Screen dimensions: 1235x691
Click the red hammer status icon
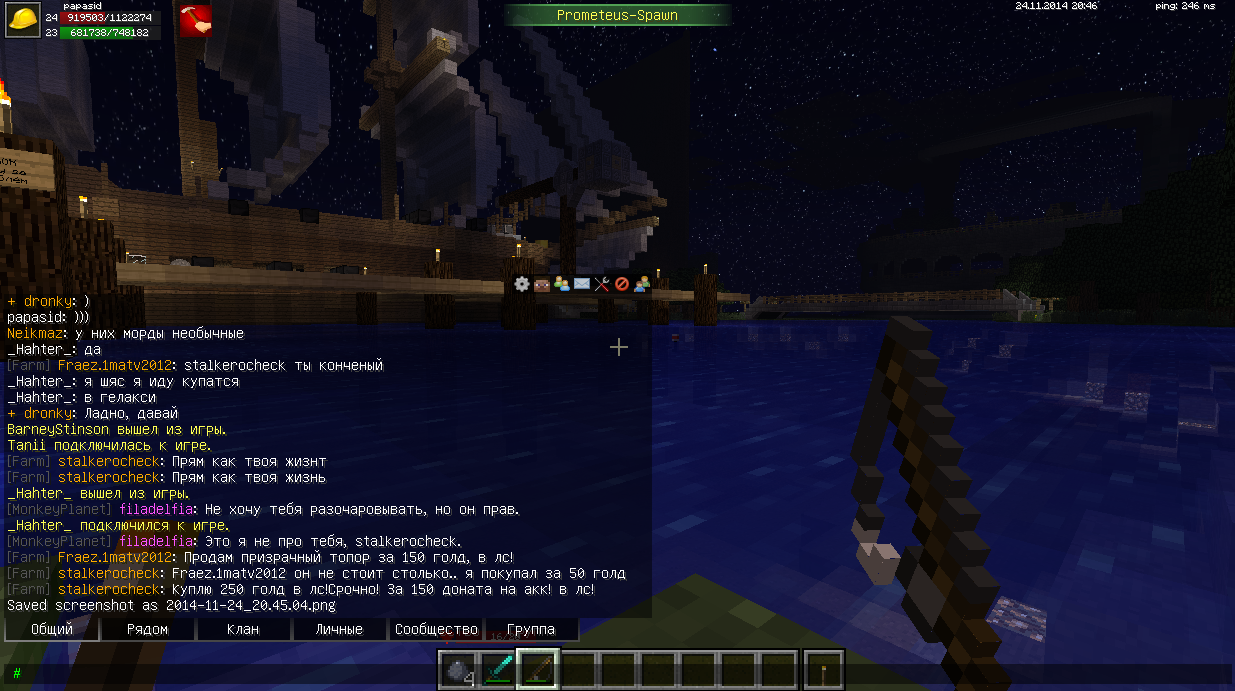coord(194,22)
